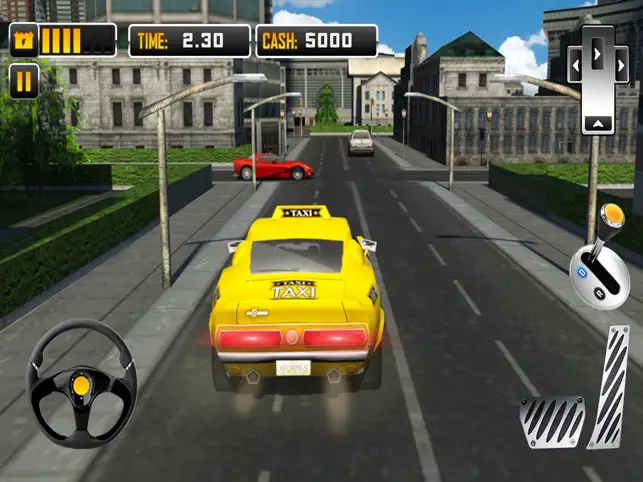Tap the up arrow on the camera pad

click(597, 122)
